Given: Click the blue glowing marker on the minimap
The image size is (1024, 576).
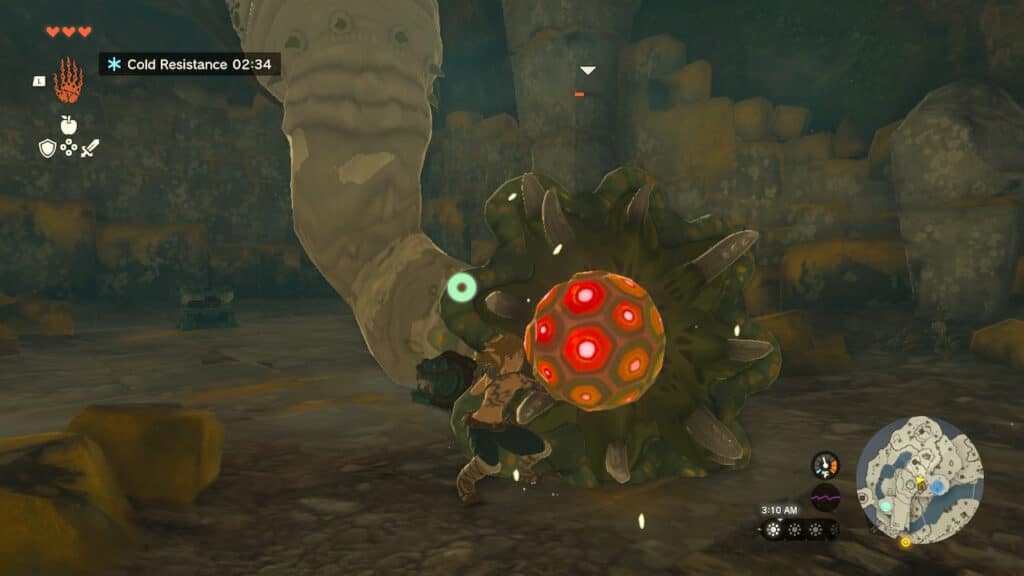Looking at the screenshot, I should [938, 486].
